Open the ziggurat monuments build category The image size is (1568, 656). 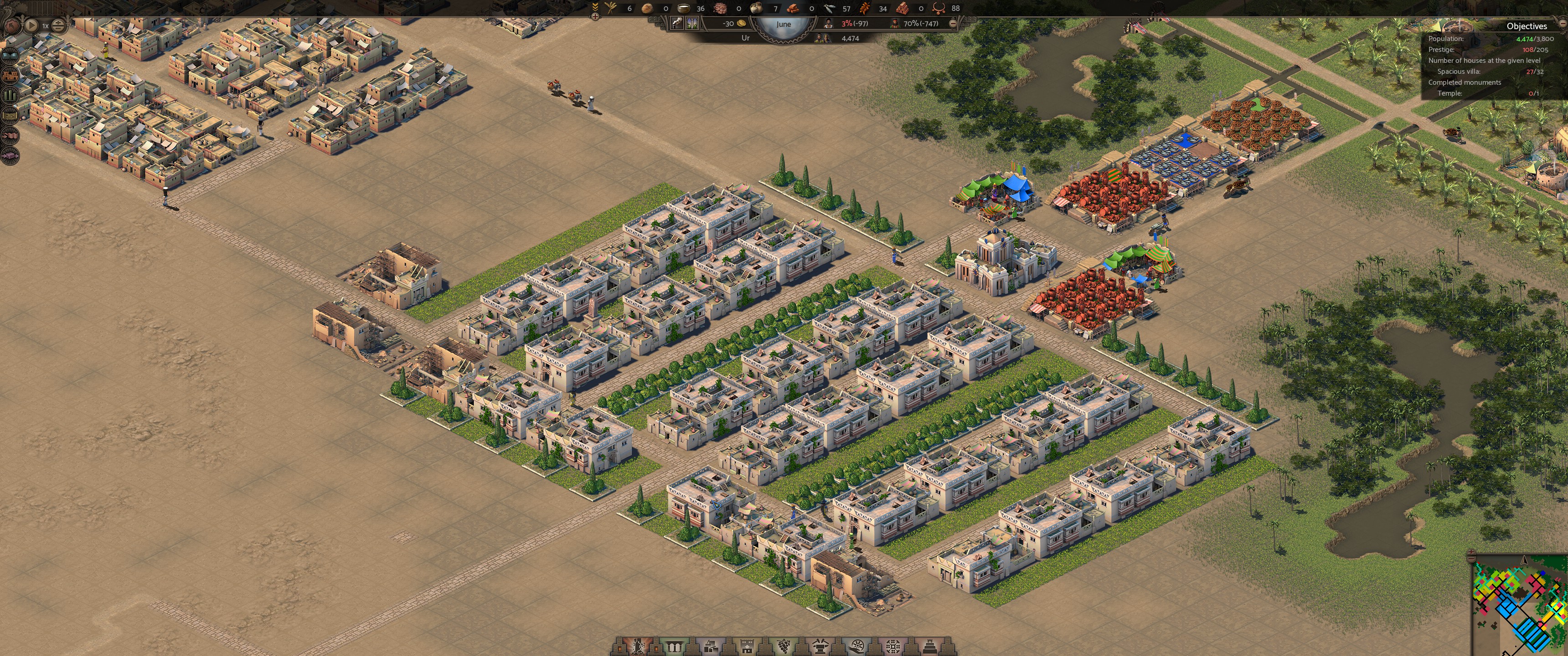pyautogui.click(x=930, y=647)
